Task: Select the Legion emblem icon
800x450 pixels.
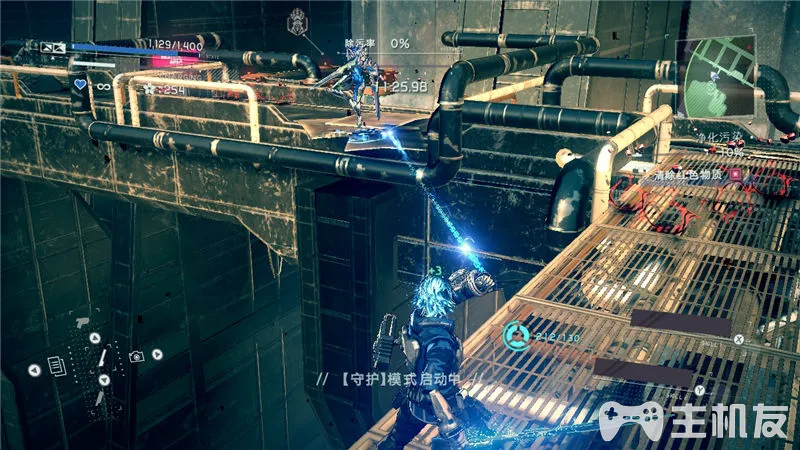Action: coord(297,21)
